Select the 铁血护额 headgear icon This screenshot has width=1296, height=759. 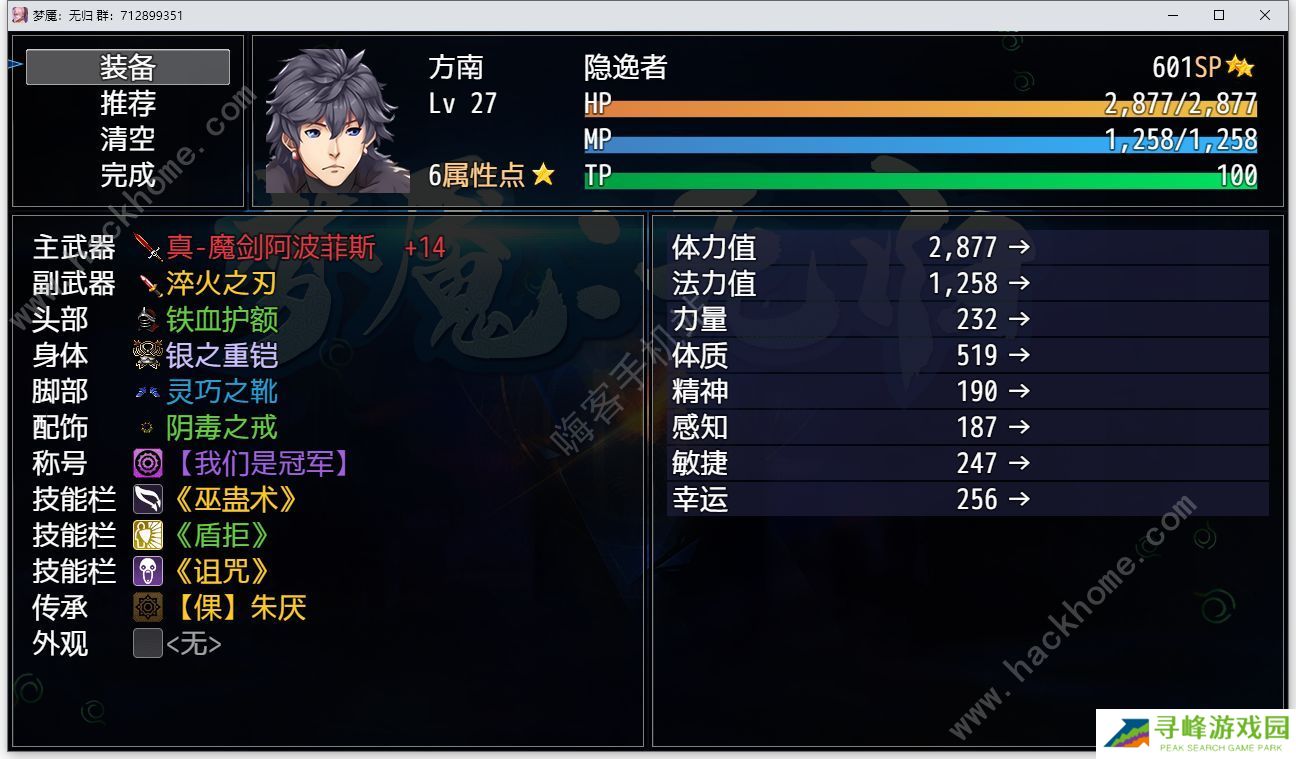pyautogui.click(x=146, y=320)
